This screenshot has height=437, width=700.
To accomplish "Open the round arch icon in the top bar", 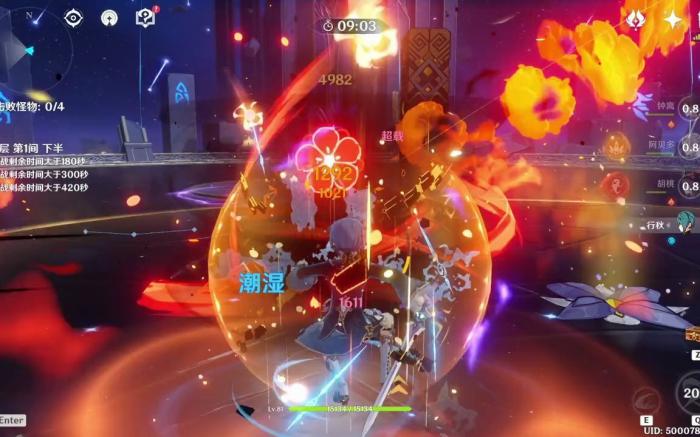I will [x=109, y=17].
